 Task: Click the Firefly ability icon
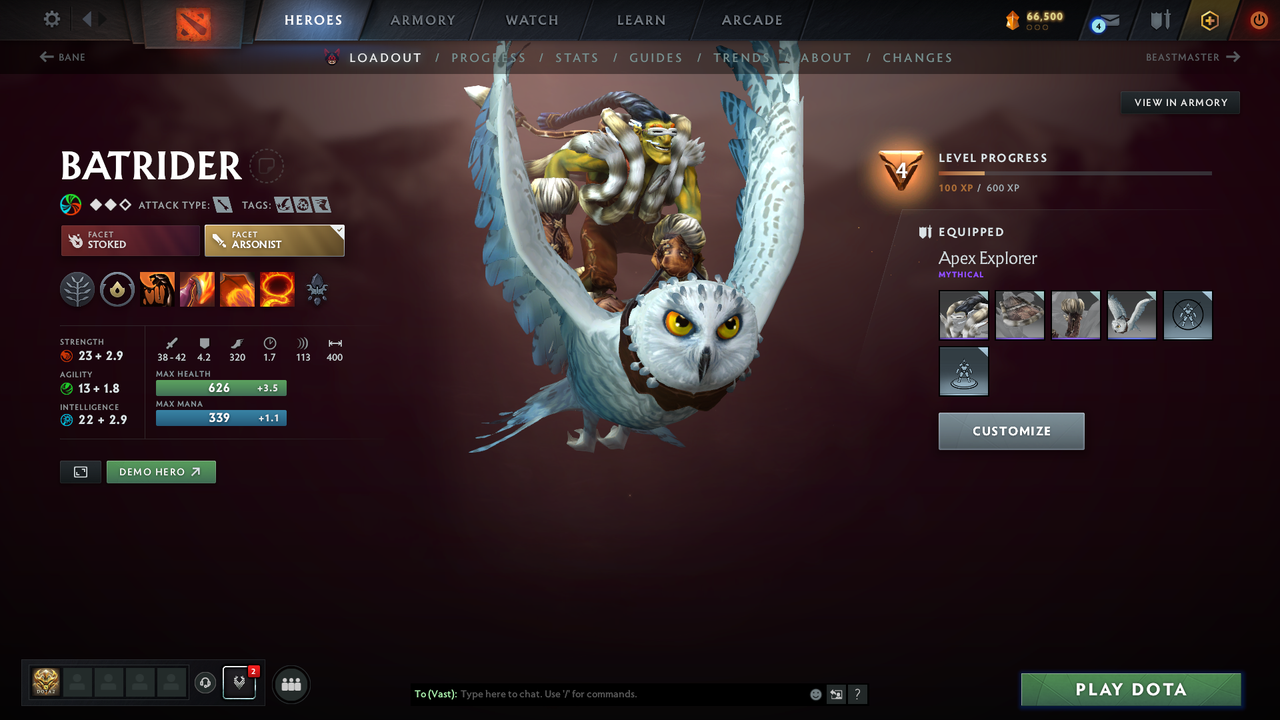tap(239, 289)
